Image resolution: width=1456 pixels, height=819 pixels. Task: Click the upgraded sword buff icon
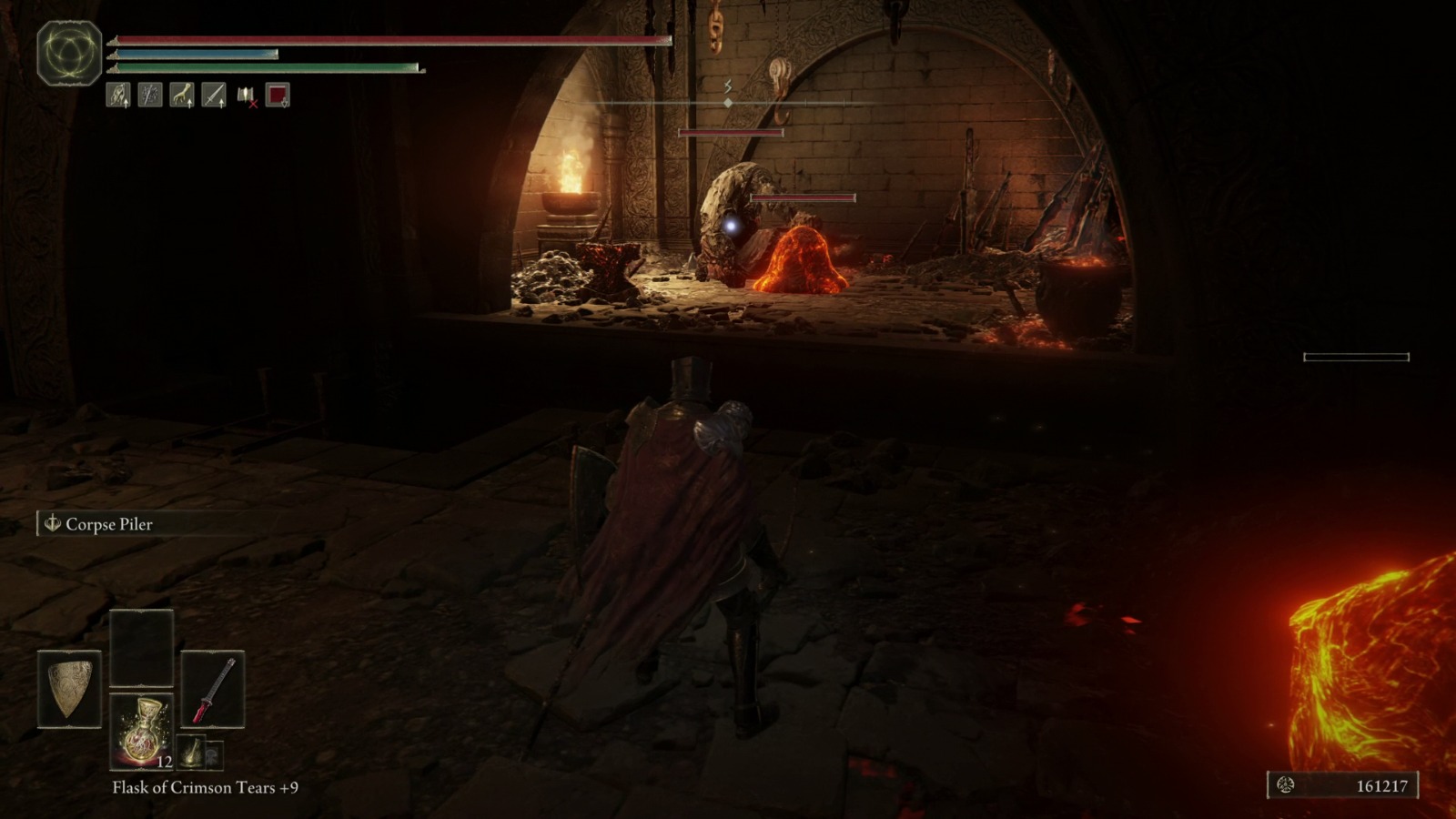pos(212,96)
